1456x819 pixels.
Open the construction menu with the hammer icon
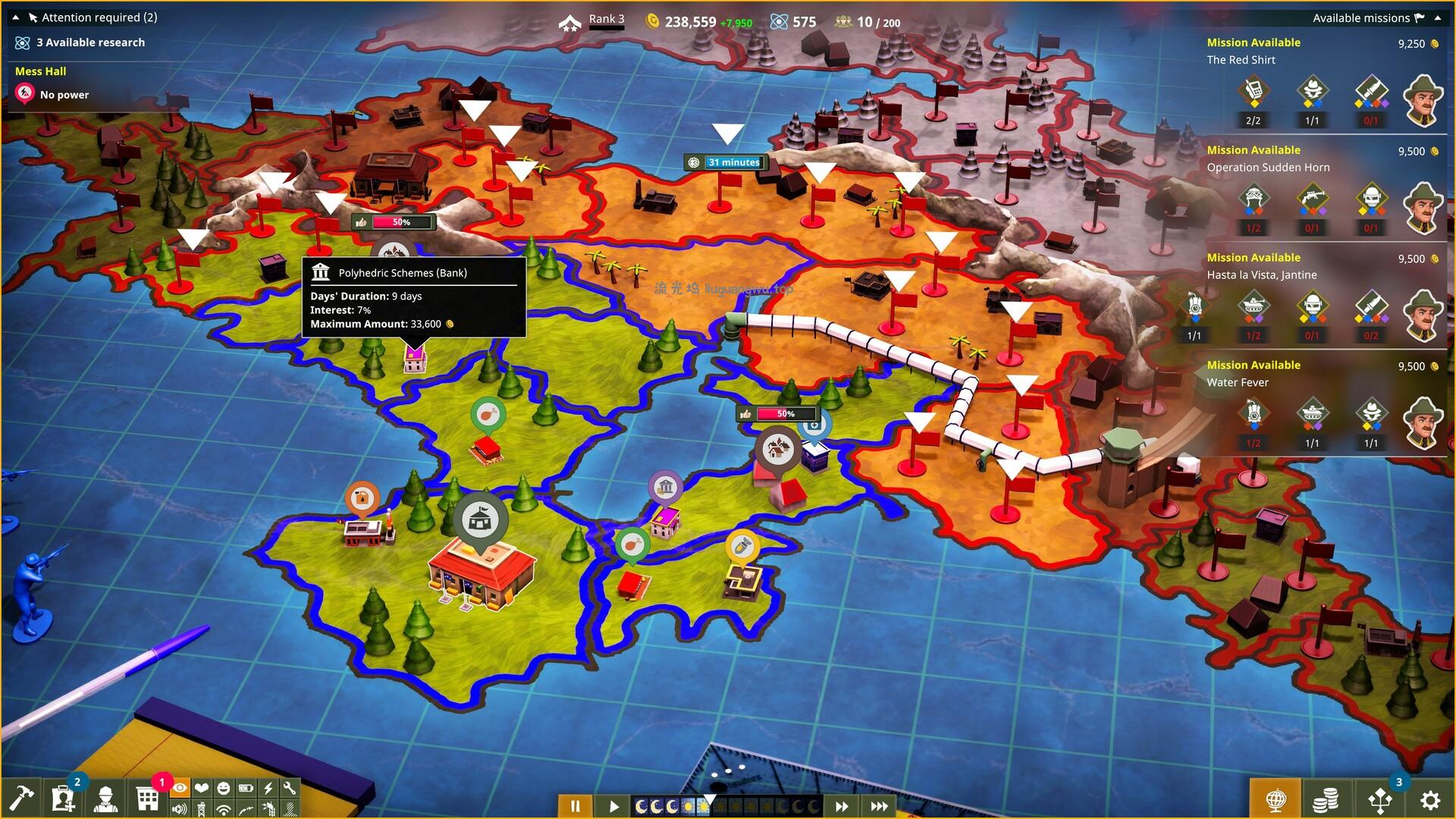(x=23, y=798)
